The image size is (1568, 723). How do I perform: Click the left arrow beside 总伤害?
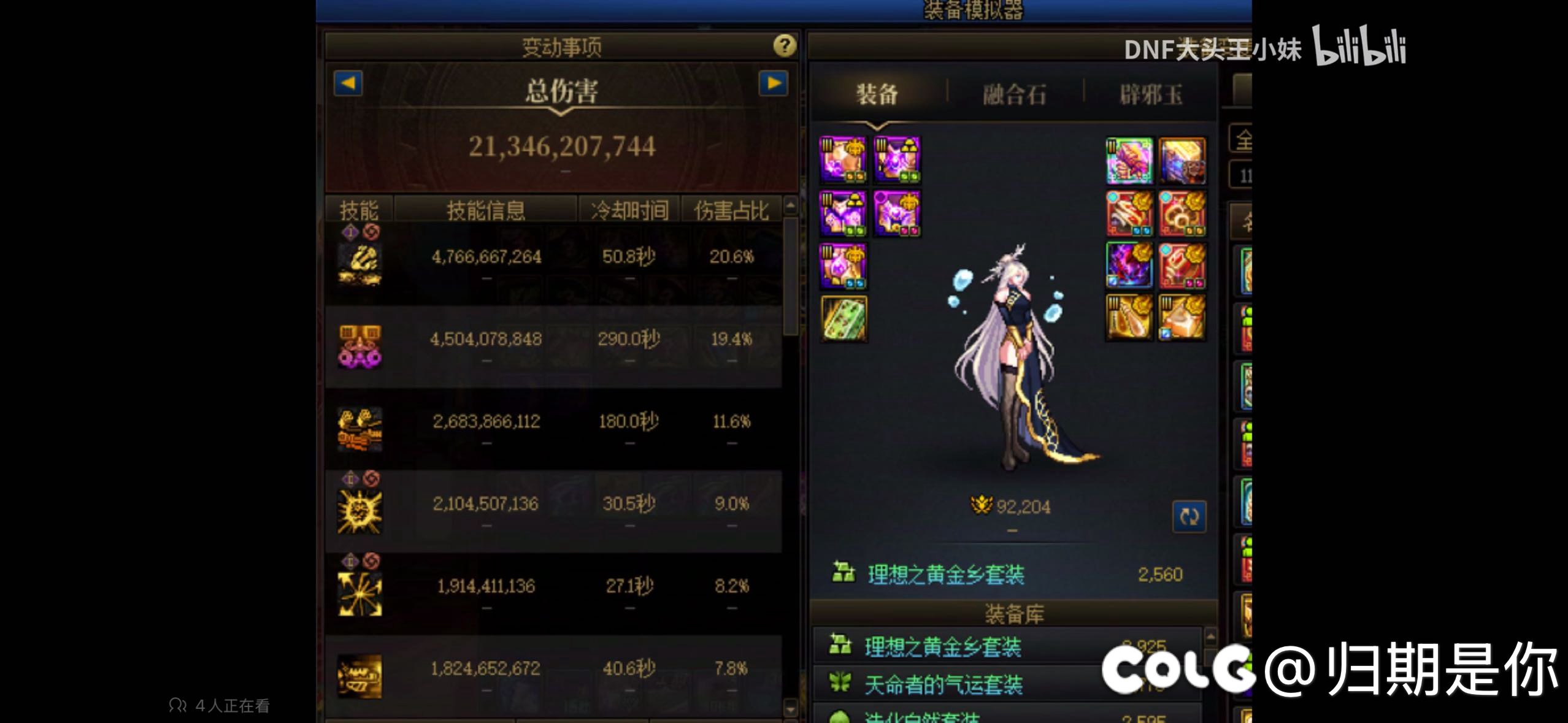click(x=347, y=84)
